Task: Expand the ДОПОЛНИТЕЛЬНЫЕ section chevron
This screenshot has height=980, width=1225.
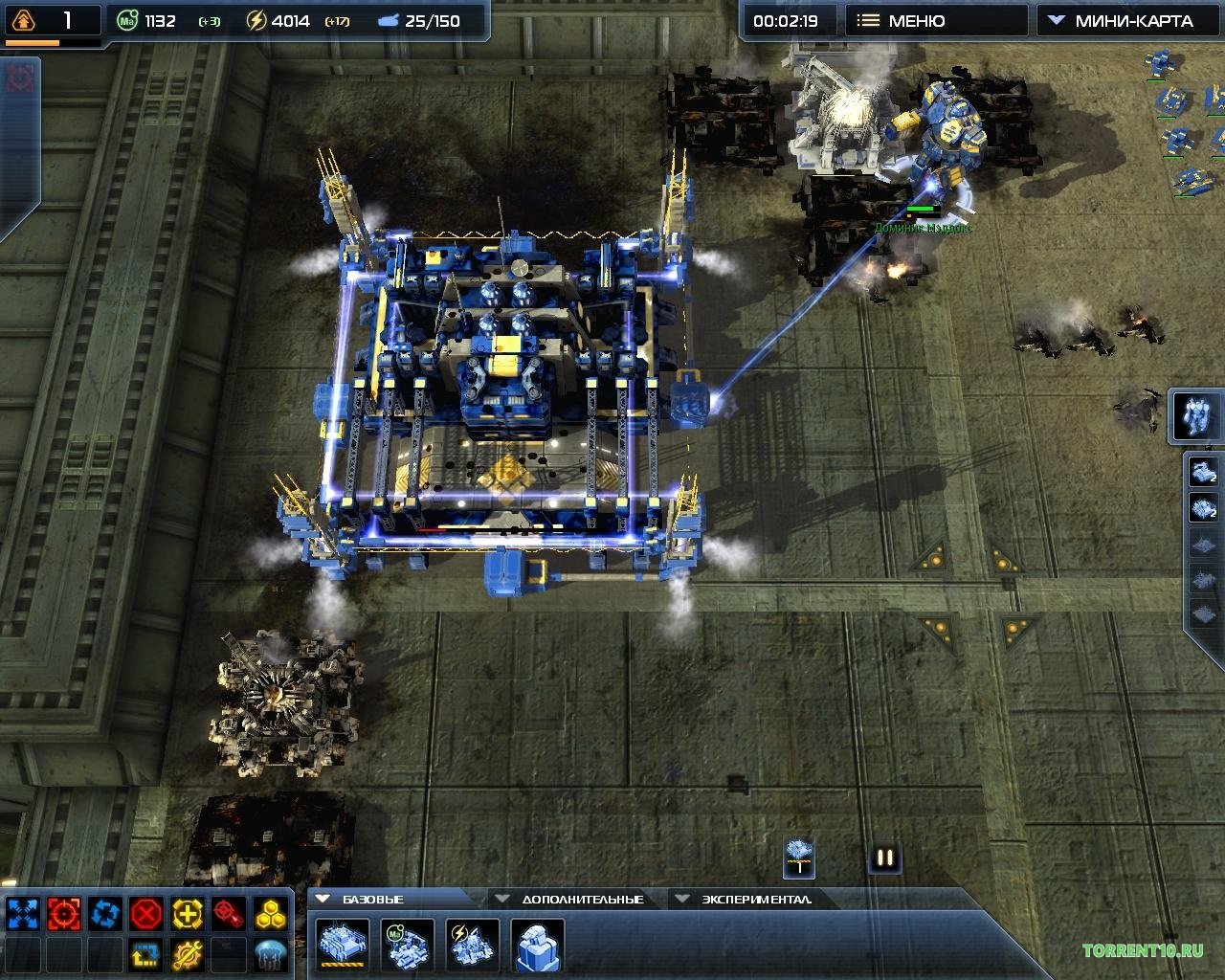Action: click(x=501, y=898)
